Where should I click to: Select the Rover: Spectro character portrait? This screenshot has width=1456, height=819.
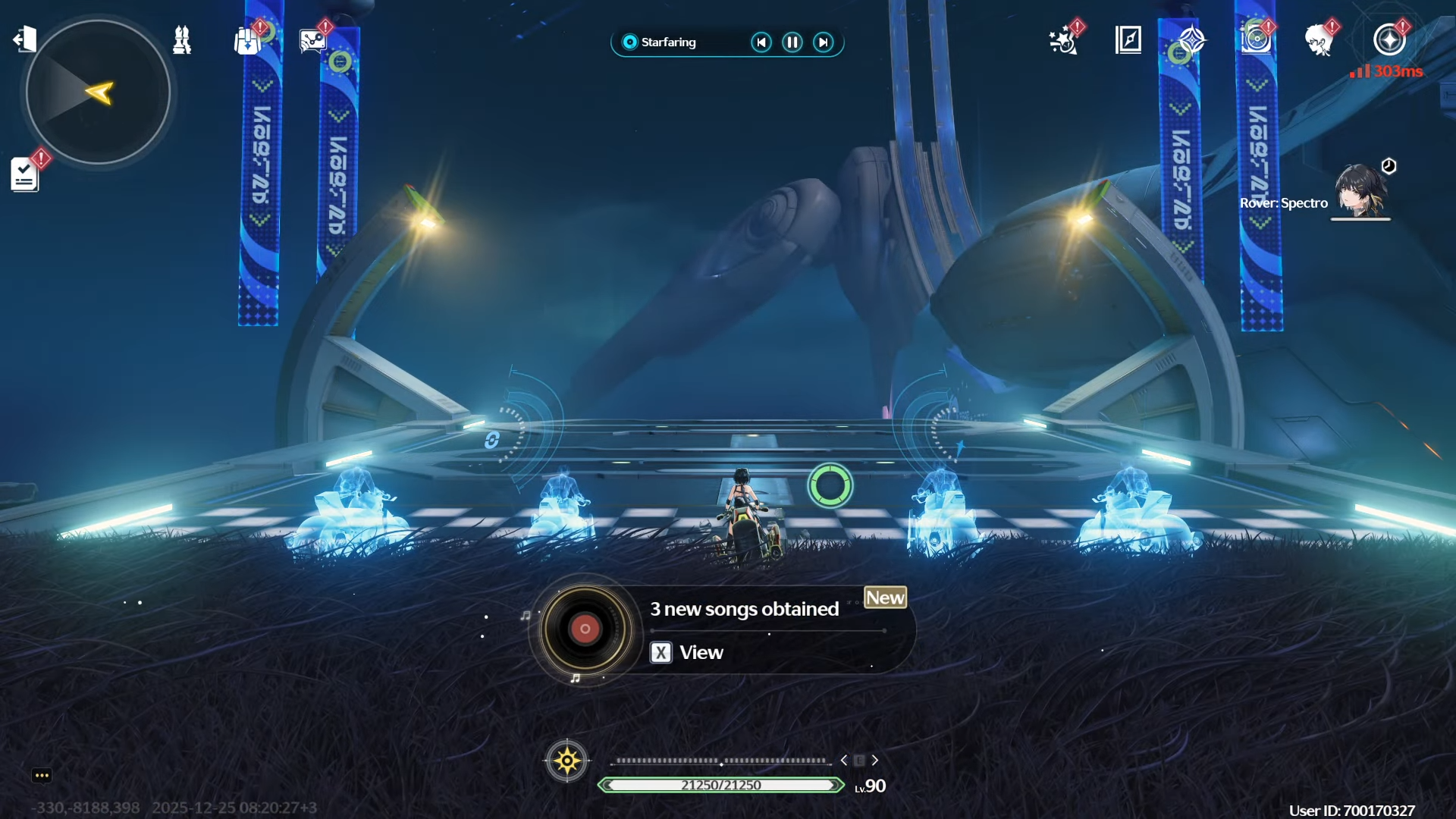click(x=1361, y=191)
